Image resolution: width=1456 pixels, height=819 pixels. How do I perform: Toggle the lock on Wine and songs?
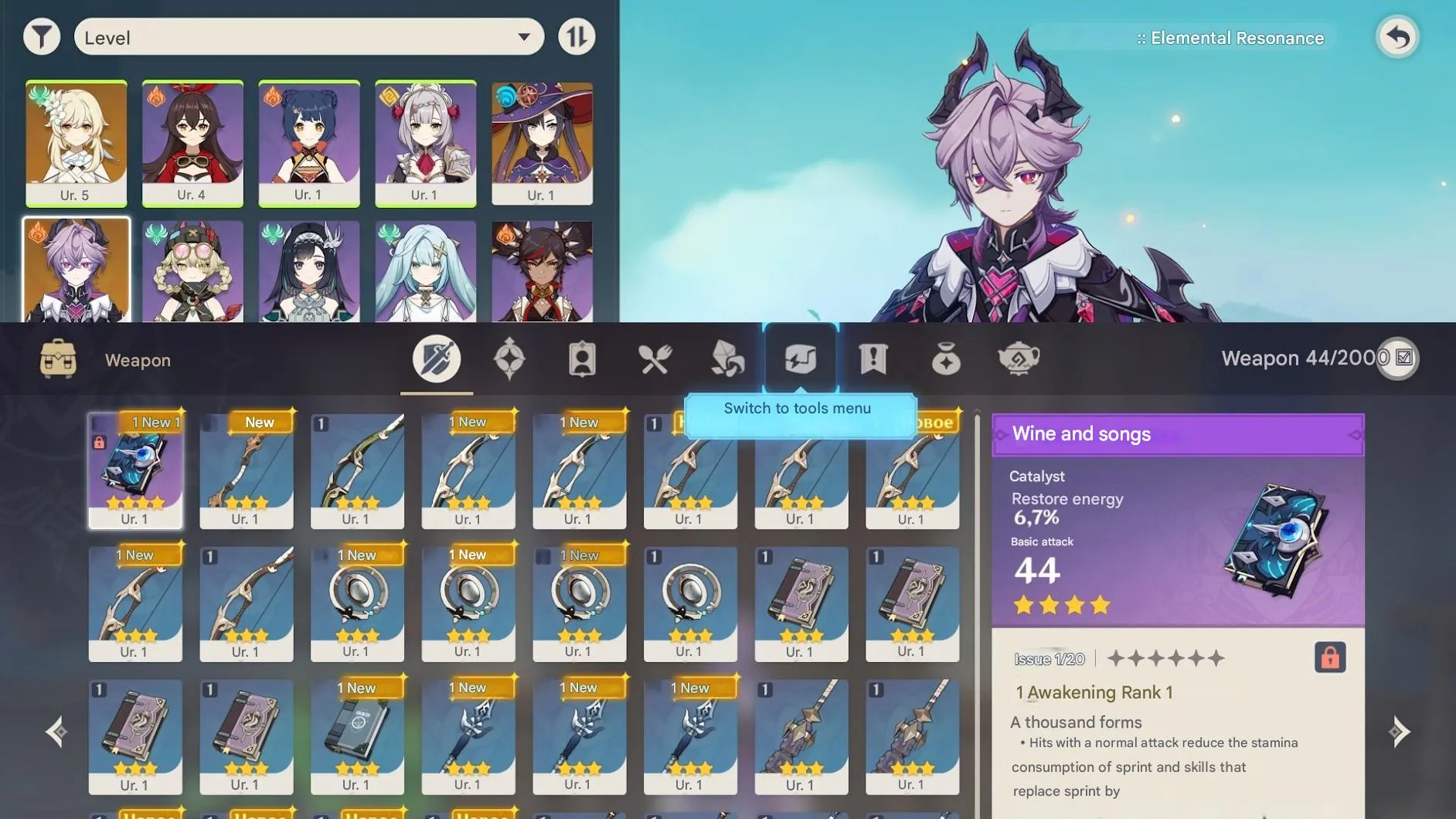[x=1331, y=658]
